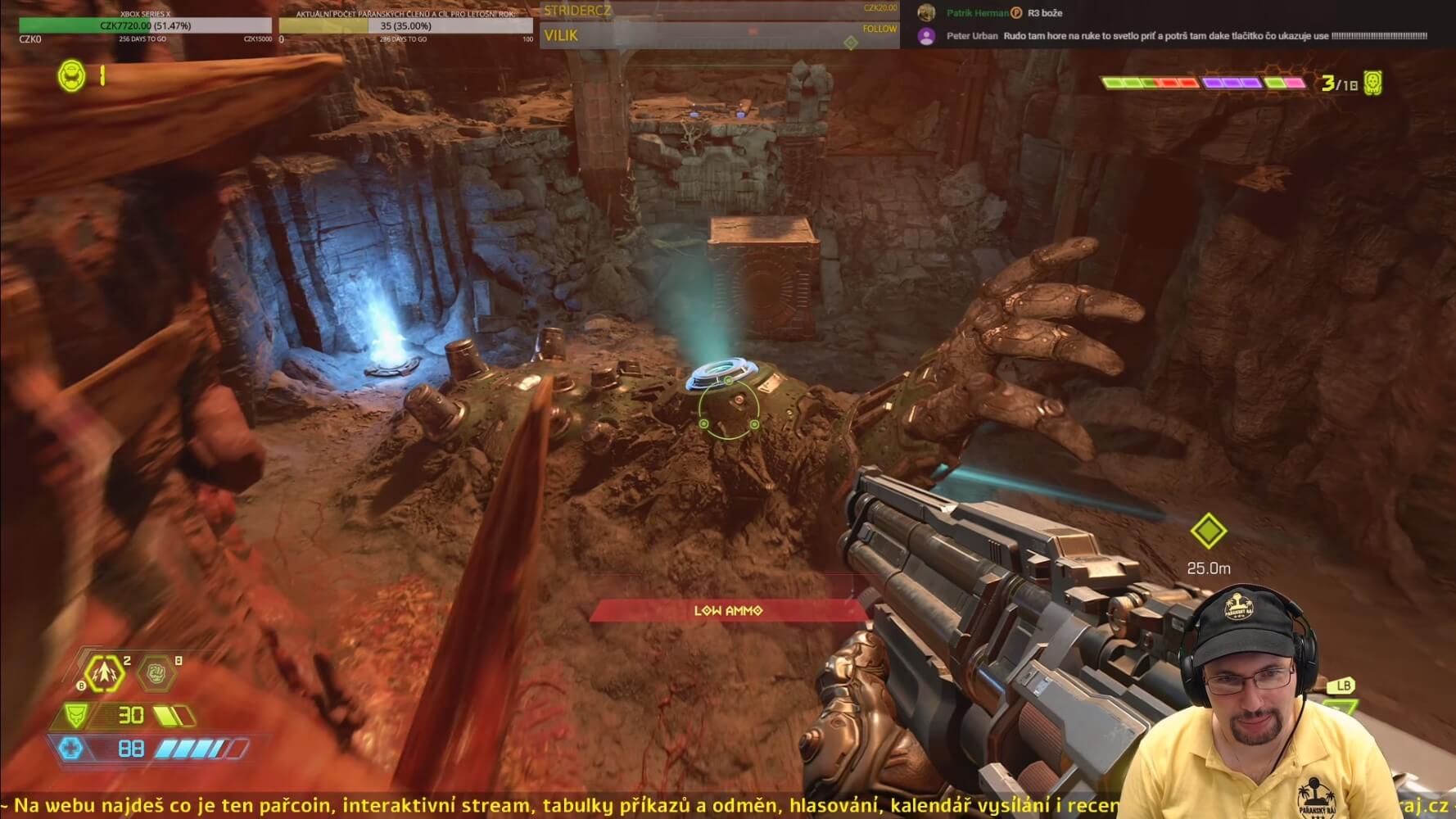Click the yellow diamond objective marker

click(x=1208, y=532)
